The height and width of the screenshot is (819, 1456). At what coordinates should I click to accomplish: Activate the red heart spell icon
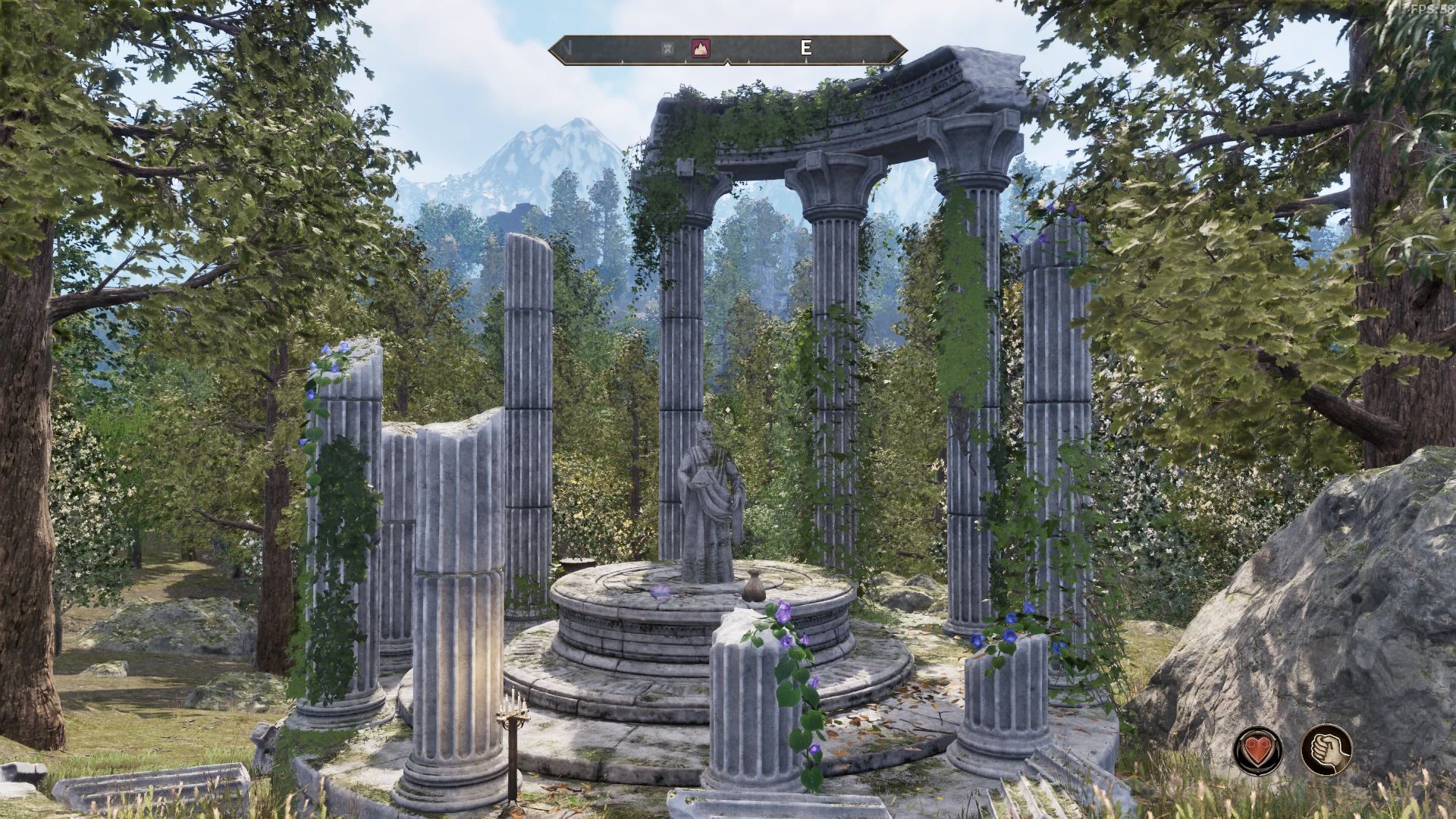coord(1258,749)
